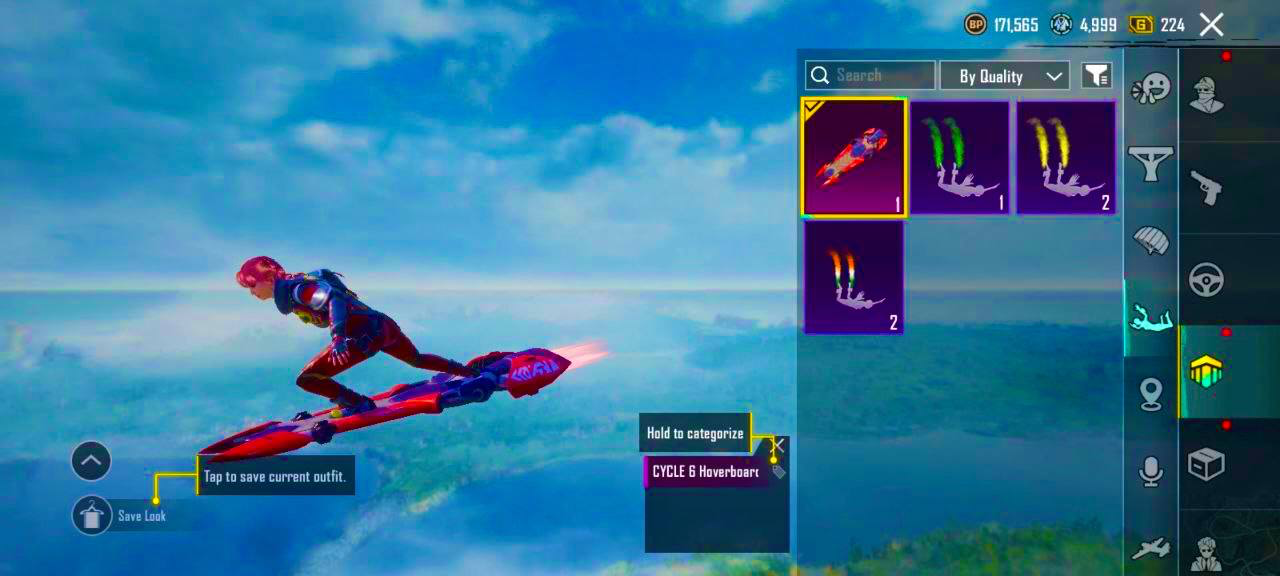
Task: Switch to the parachute category
Action: click(1151, 240)
